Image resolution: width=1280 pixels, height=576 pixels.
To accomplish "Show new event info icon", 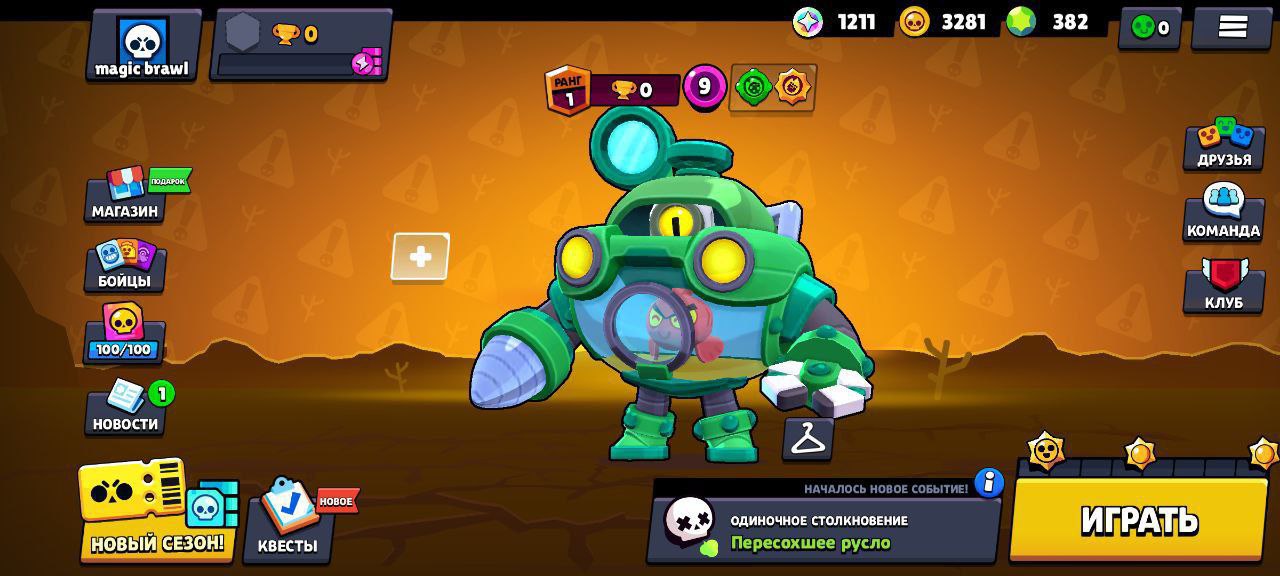I will pyautogui.click(x=988, y=483).
